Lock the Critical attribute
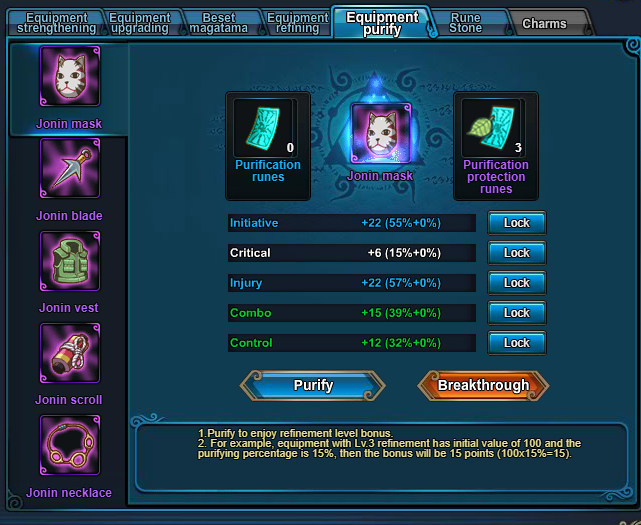641x525 pixels. pyautogui.click(x=516, y=253)
